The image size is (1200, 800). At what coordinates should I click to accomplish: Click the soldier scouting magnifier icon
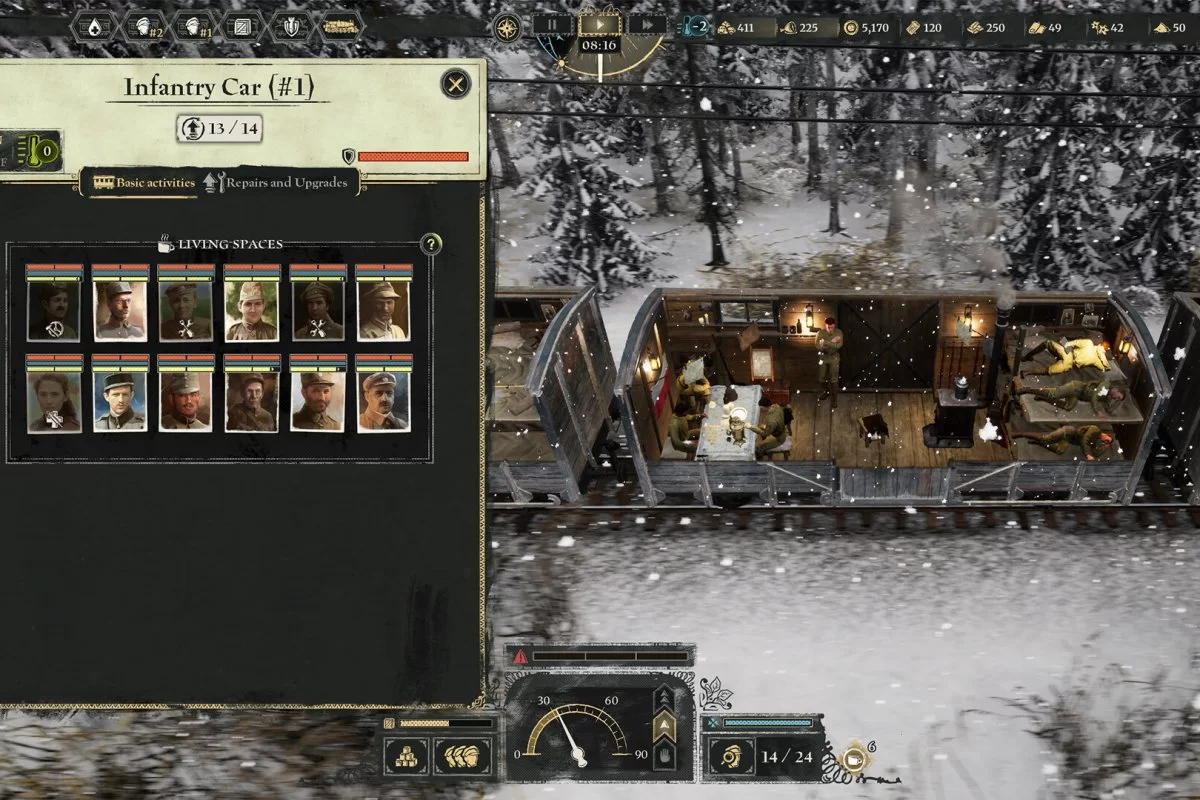[x=732, y=756]
